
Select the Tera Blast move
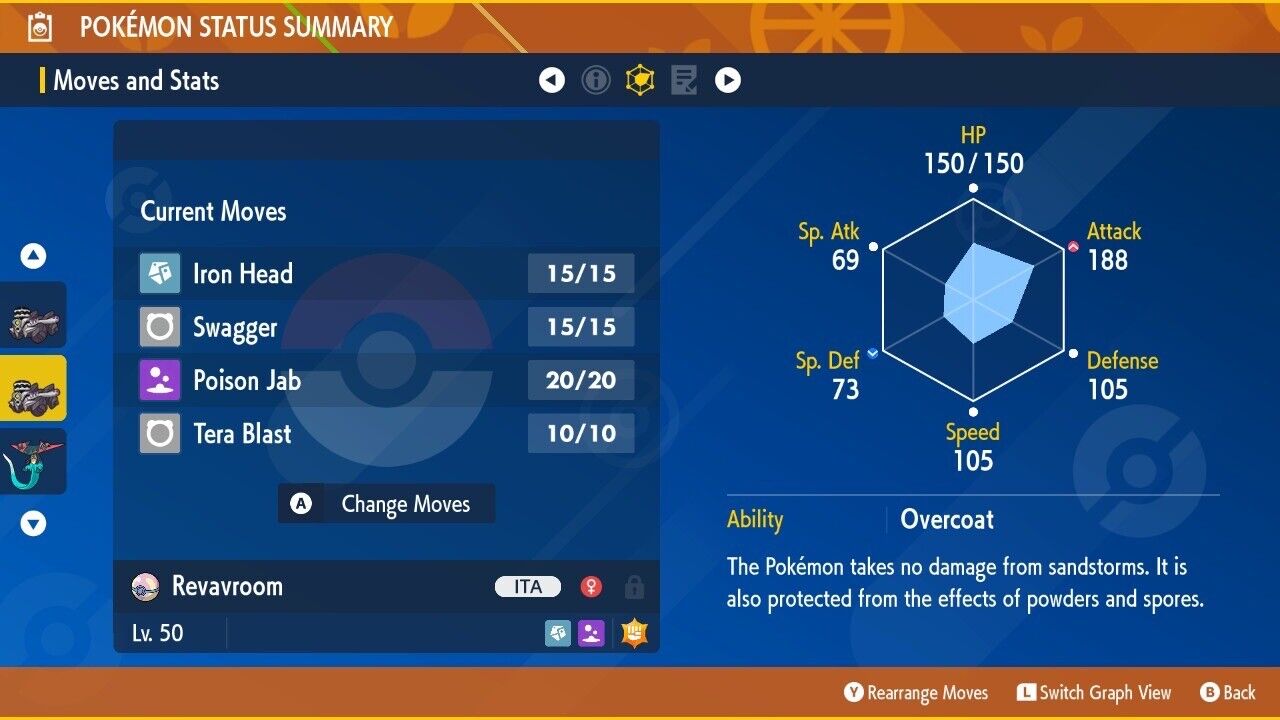[386, 434]
